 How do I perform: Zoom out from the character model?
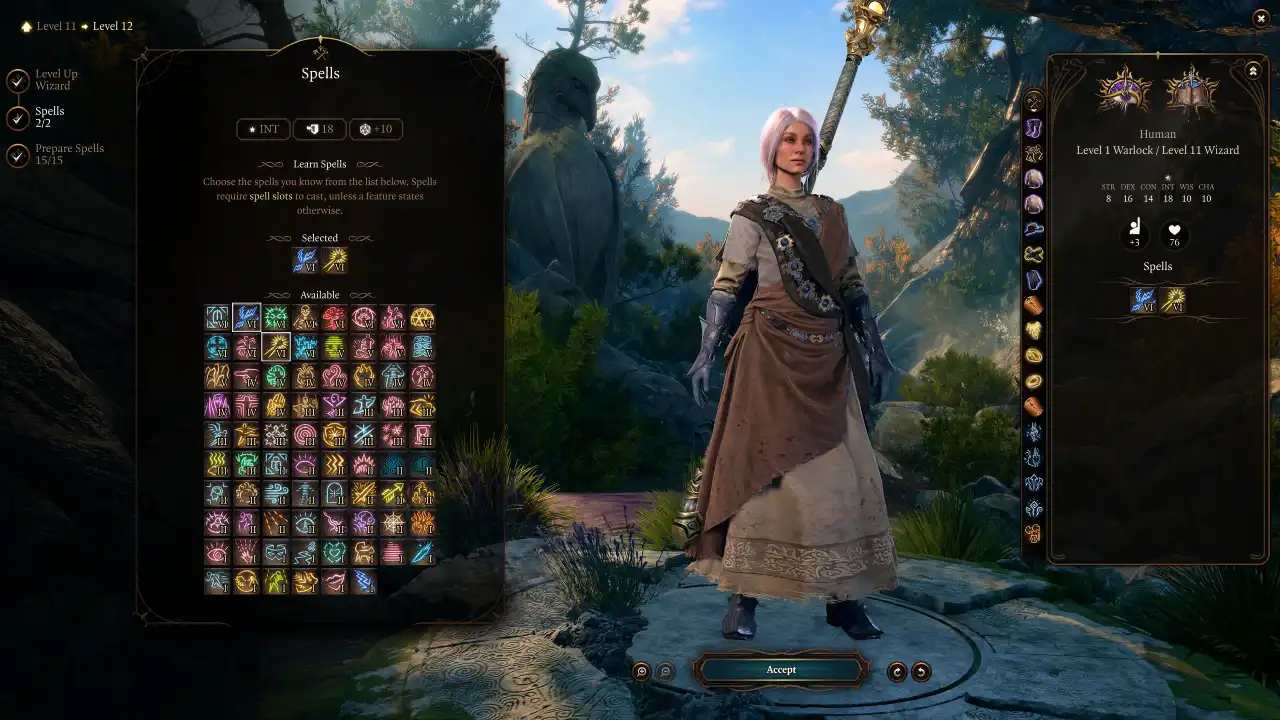pyautogui.click(x=666, y=672)
